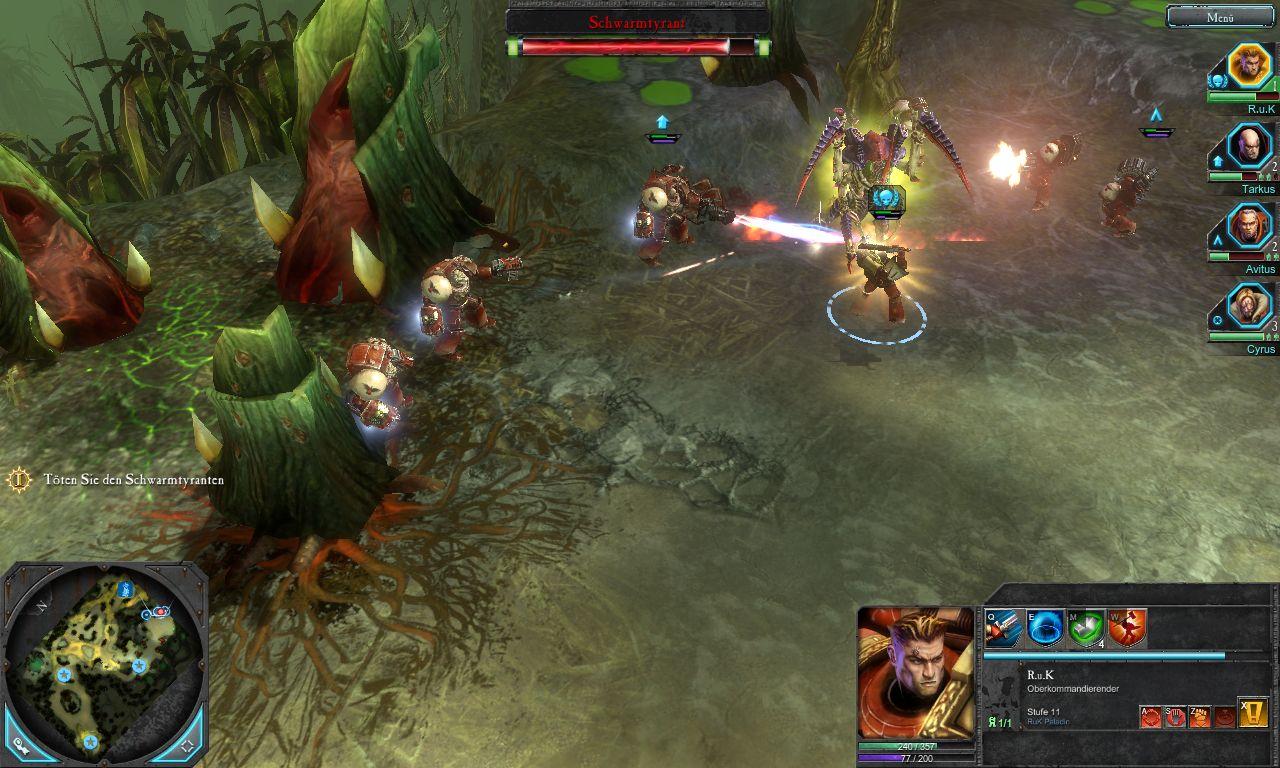
Task: Click the yellow X exclamation button
Action: (1253, 712)
